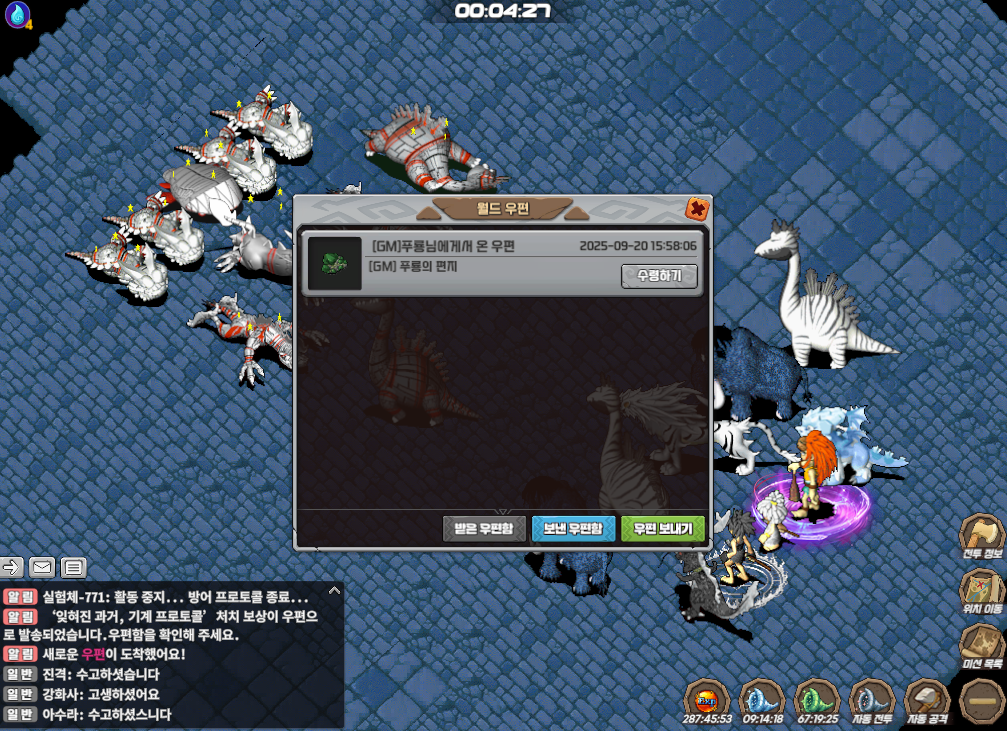Viewport: 1007px width, 731px height.
Task: Collapse the chat log with the caret
Action: 334,591
